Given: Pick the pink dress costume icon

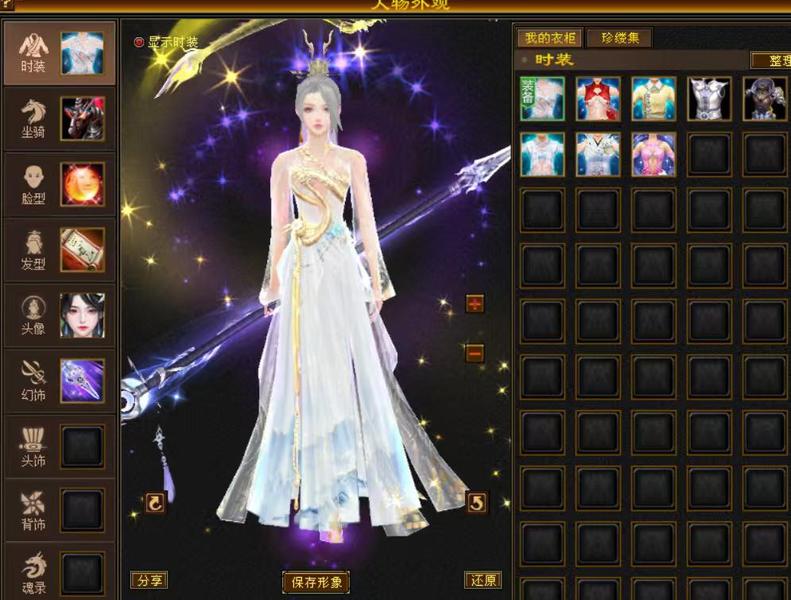Looking at the screenshot, I should coord(653,155).
